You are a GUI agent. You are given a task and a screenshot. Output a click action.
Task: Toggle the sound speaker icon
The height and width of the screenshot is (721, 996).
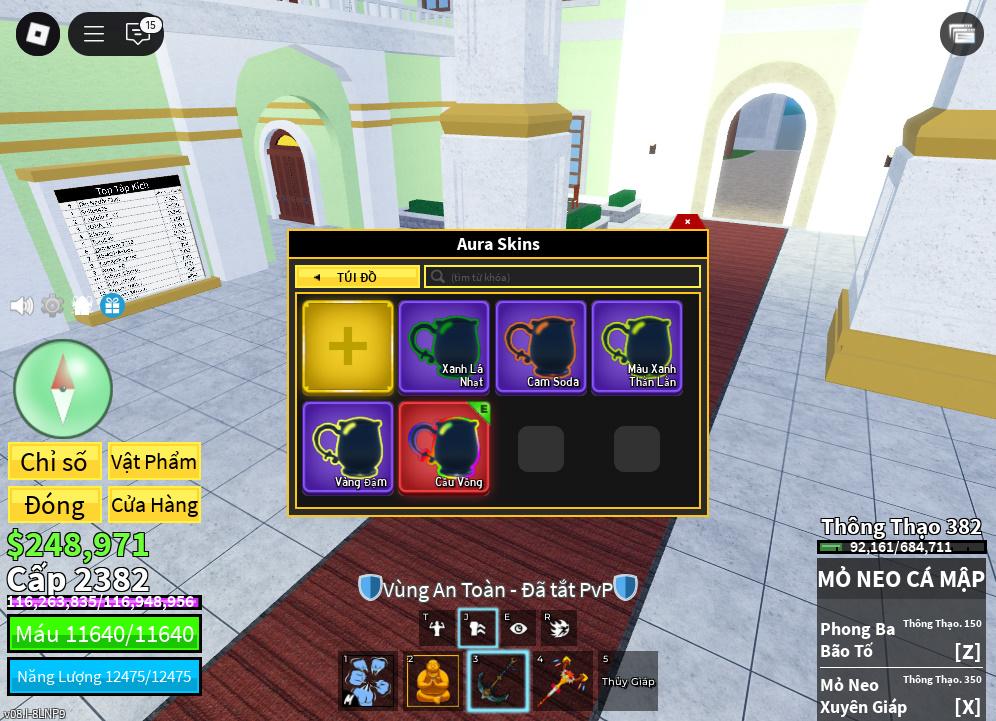(21, 305)
